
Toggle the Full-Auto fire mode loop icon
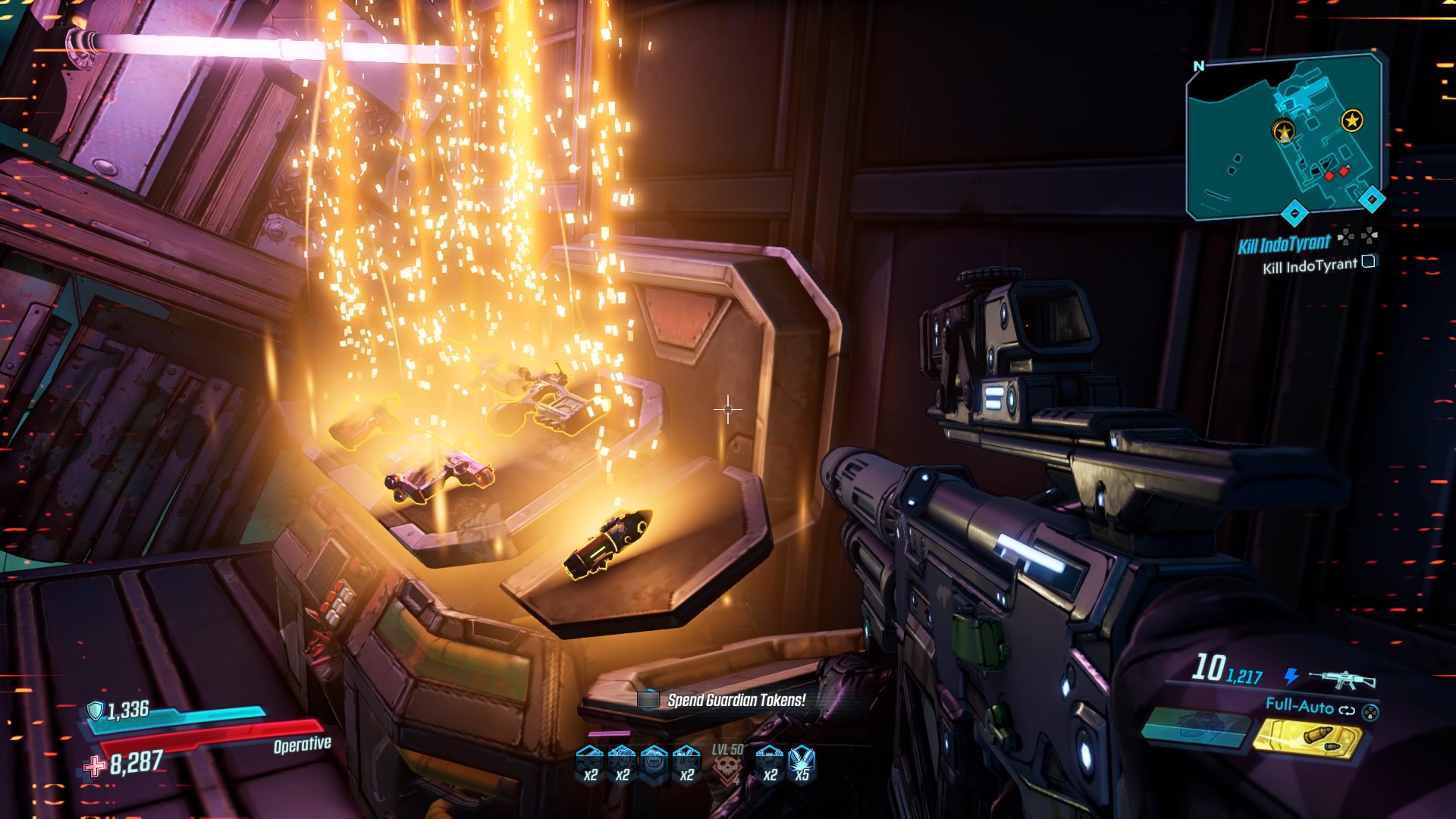pos(1347,711)
